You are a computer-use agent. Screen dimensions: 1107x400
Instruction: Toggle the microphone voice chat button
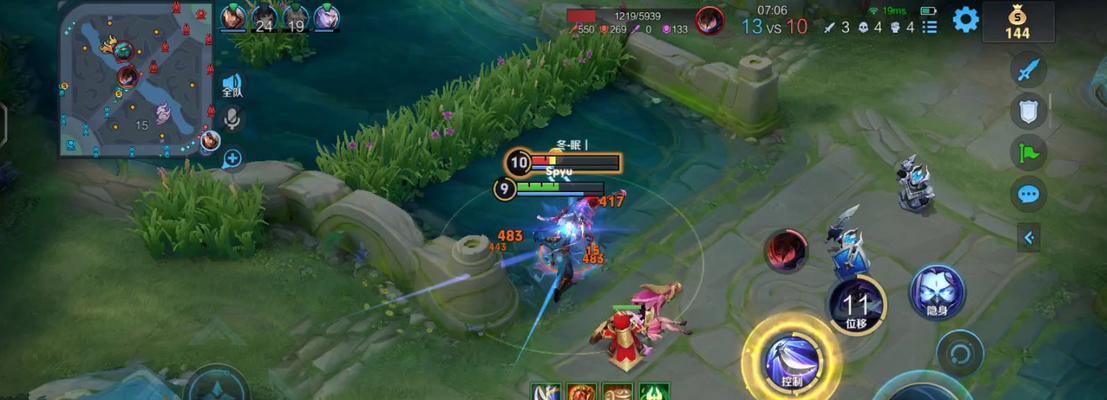tap(232, 120)
